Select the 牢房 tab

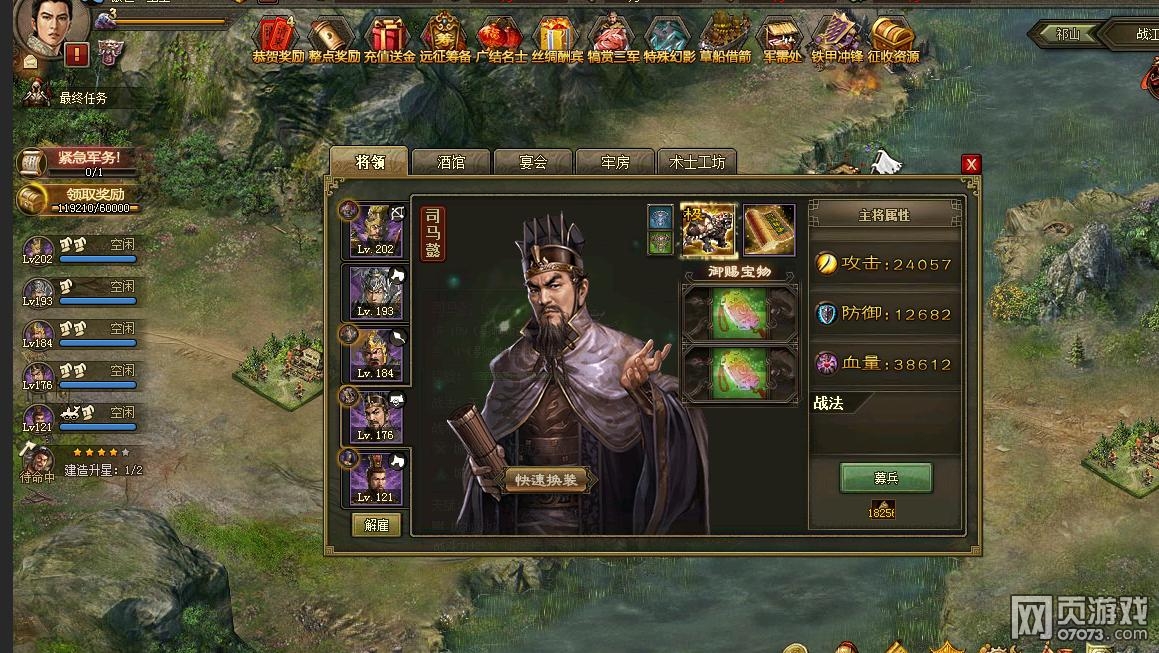(x=615, y=162)
